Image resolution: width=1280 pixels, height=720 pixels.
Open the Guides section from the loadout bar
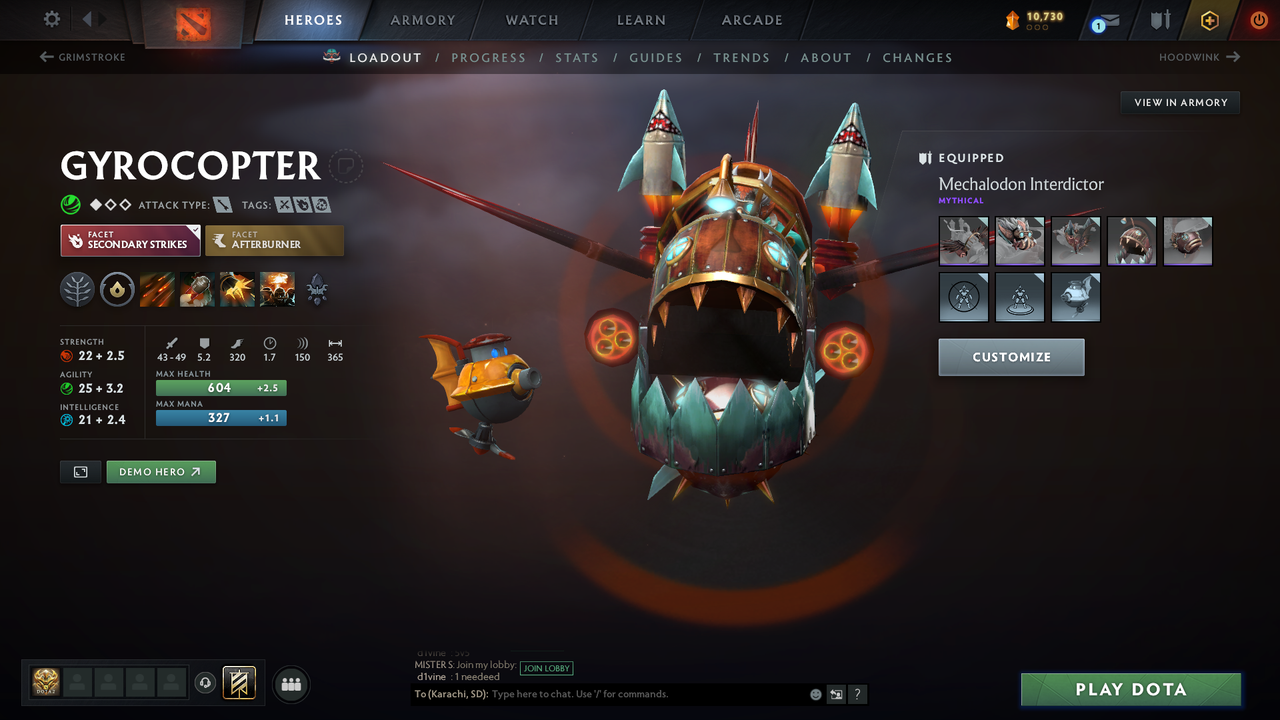(656, 57)
